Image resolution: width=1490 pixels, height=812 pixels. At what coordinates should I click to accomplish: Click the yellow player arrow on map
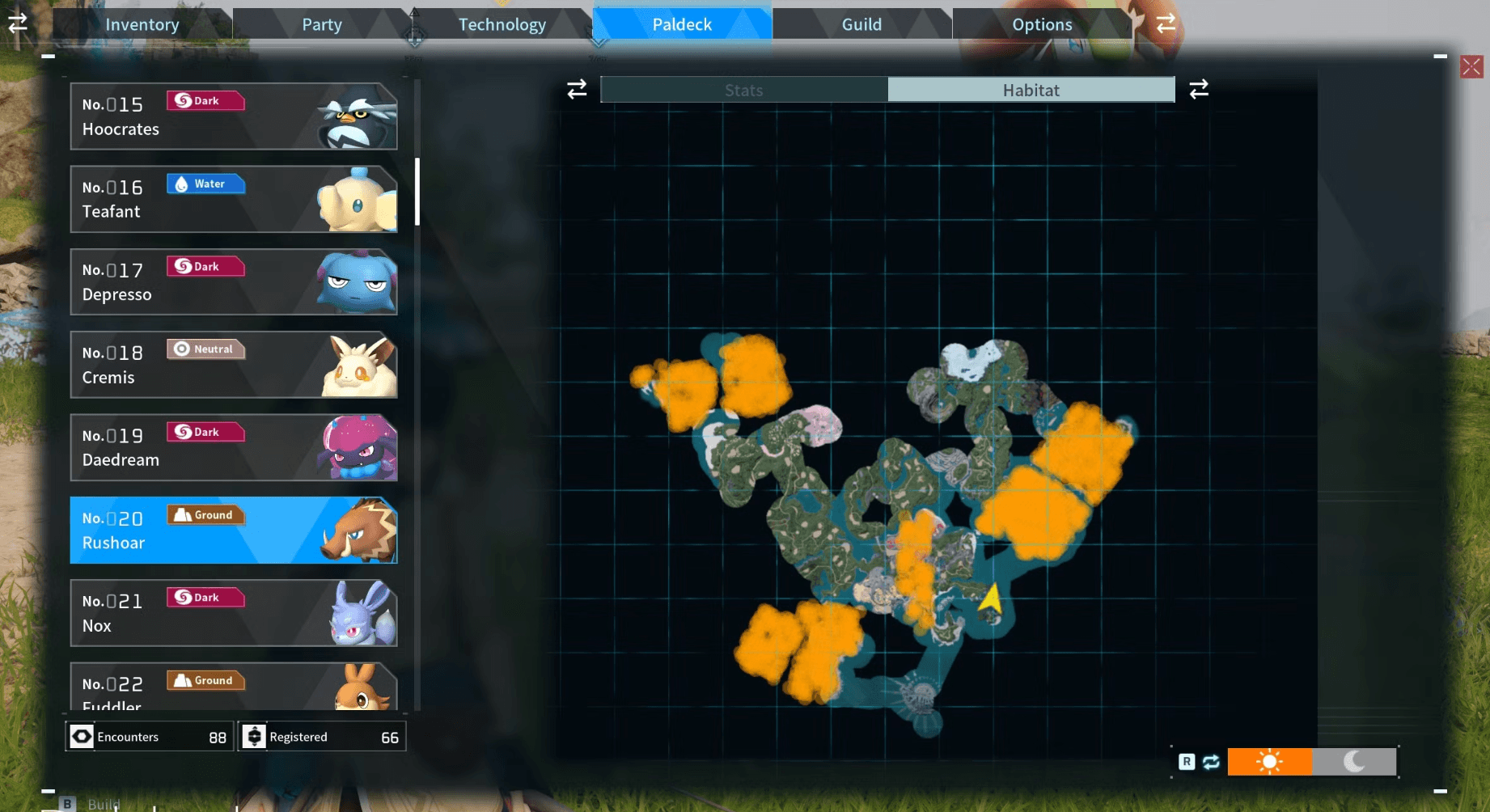(x=991, y=599)
